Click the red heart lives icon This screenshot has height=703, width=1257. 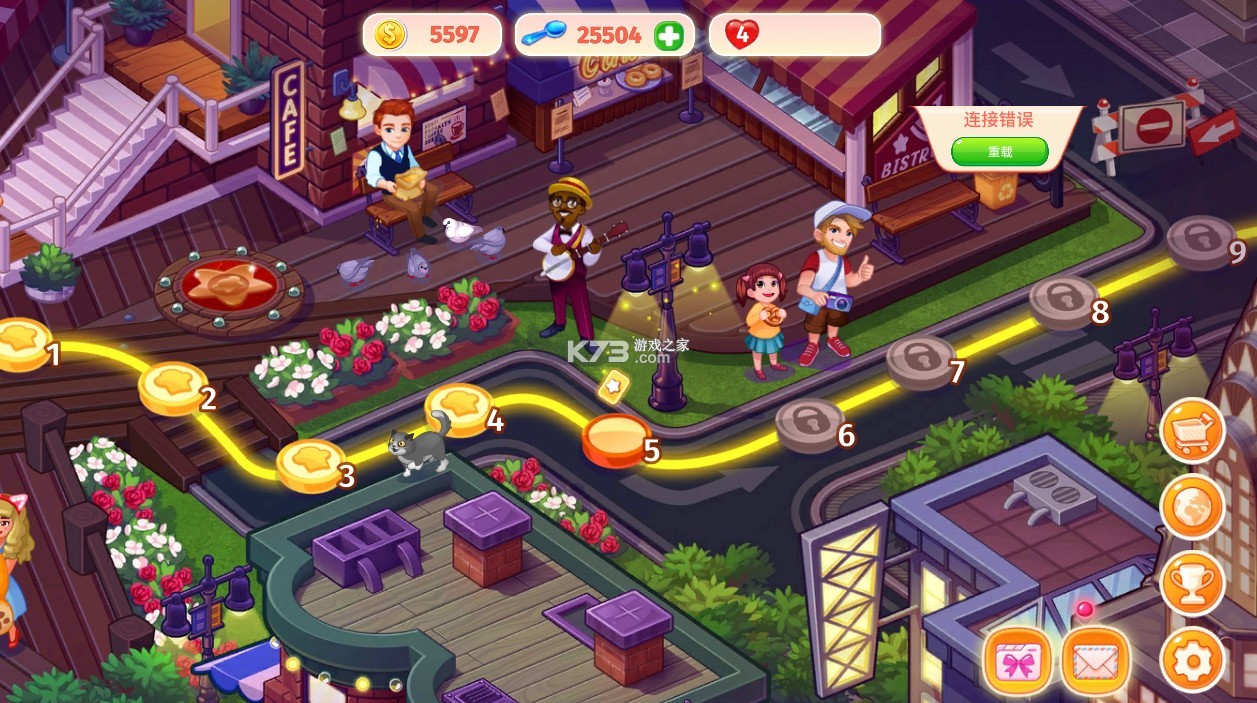click(x=741, y=35)
